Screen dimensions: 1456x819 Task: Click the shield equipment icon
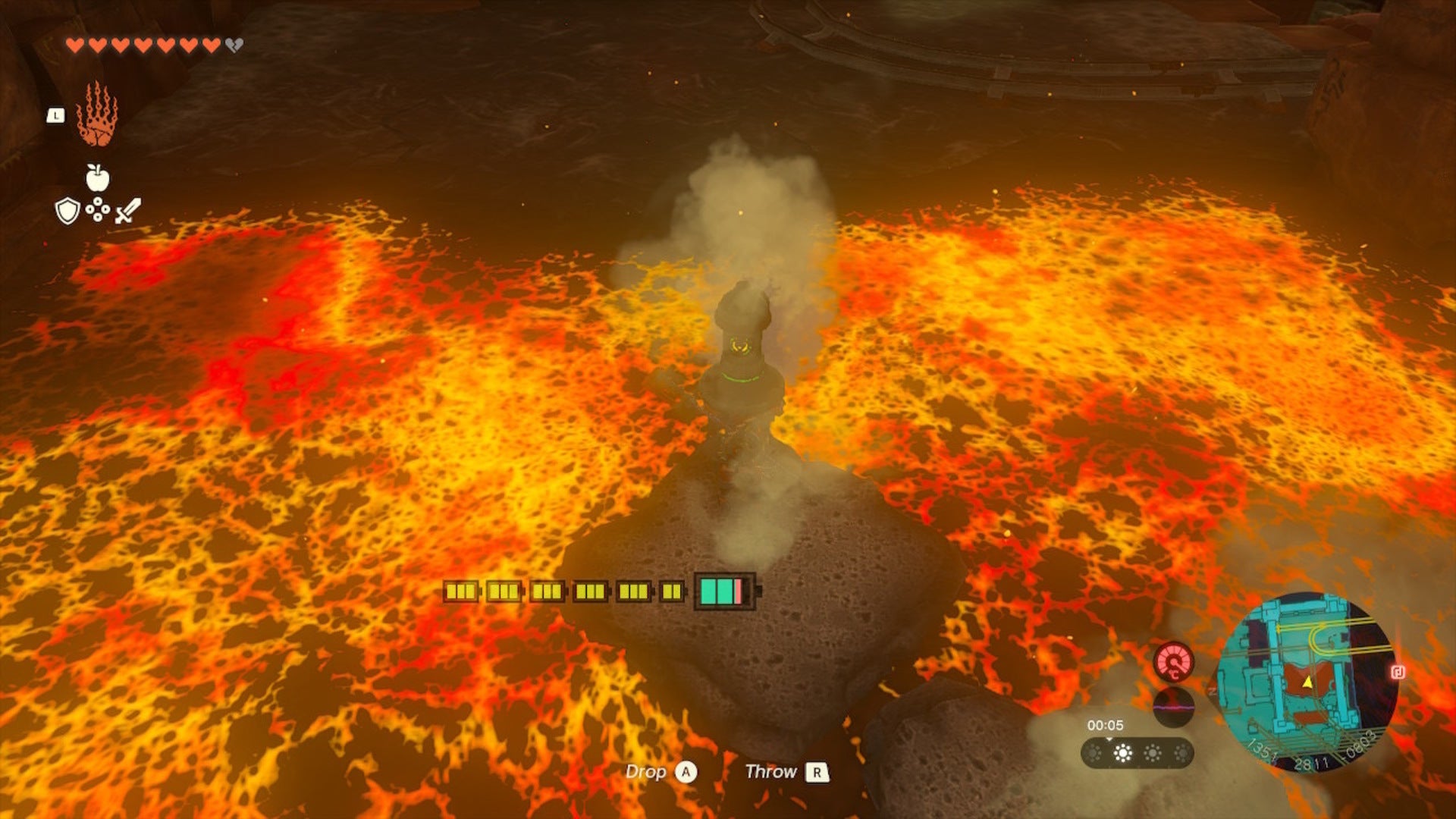pos(67,211)
